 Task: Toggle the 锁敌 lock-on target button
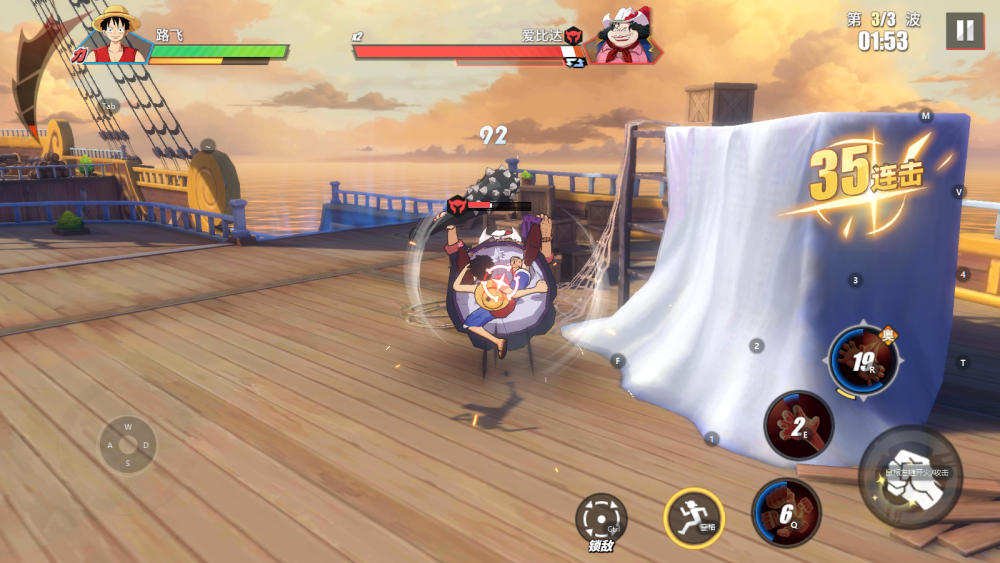click(601, 519)
